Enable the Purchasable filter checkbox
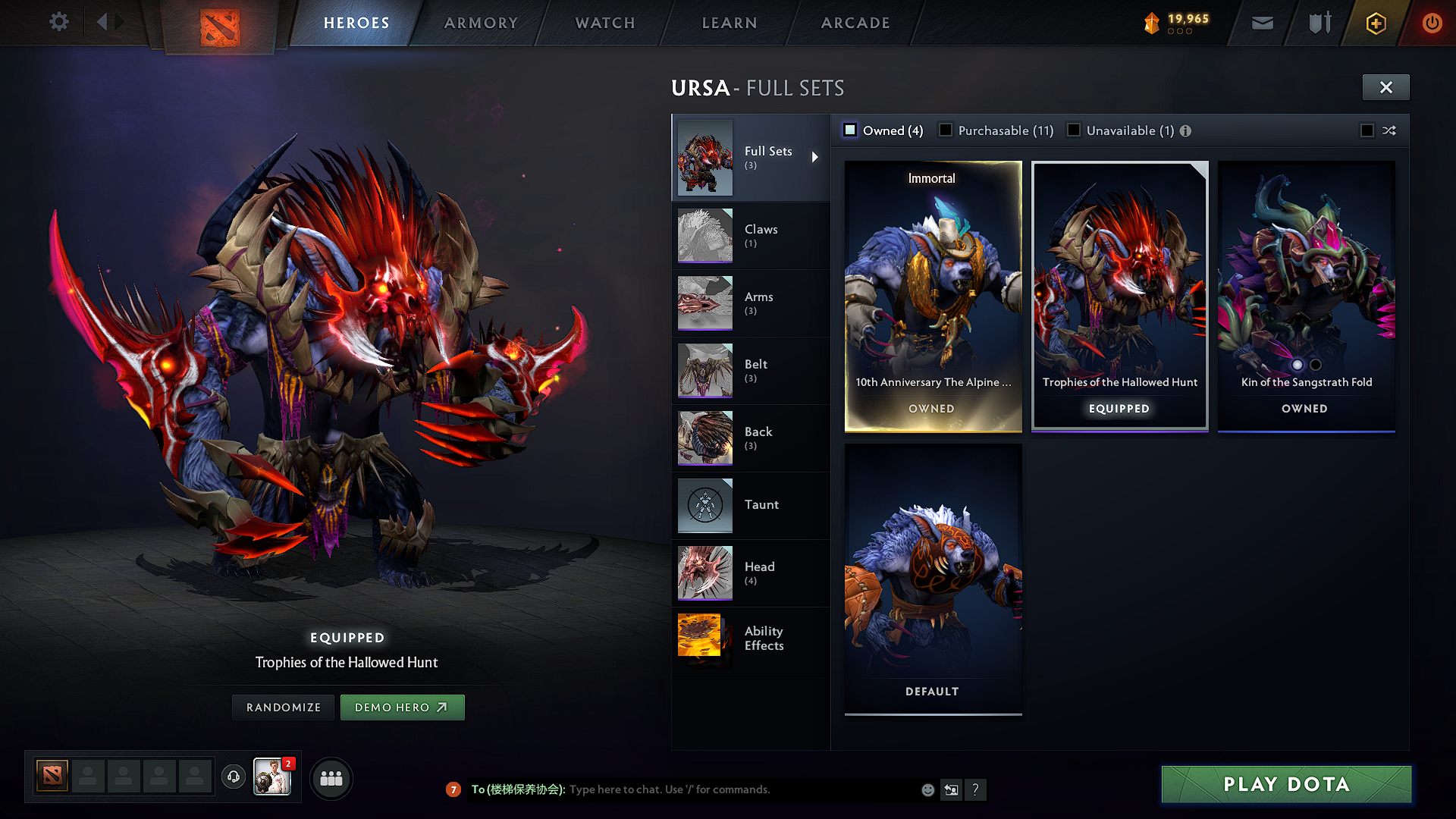This screenshot has height=819, width=1456. coord(946,130)
